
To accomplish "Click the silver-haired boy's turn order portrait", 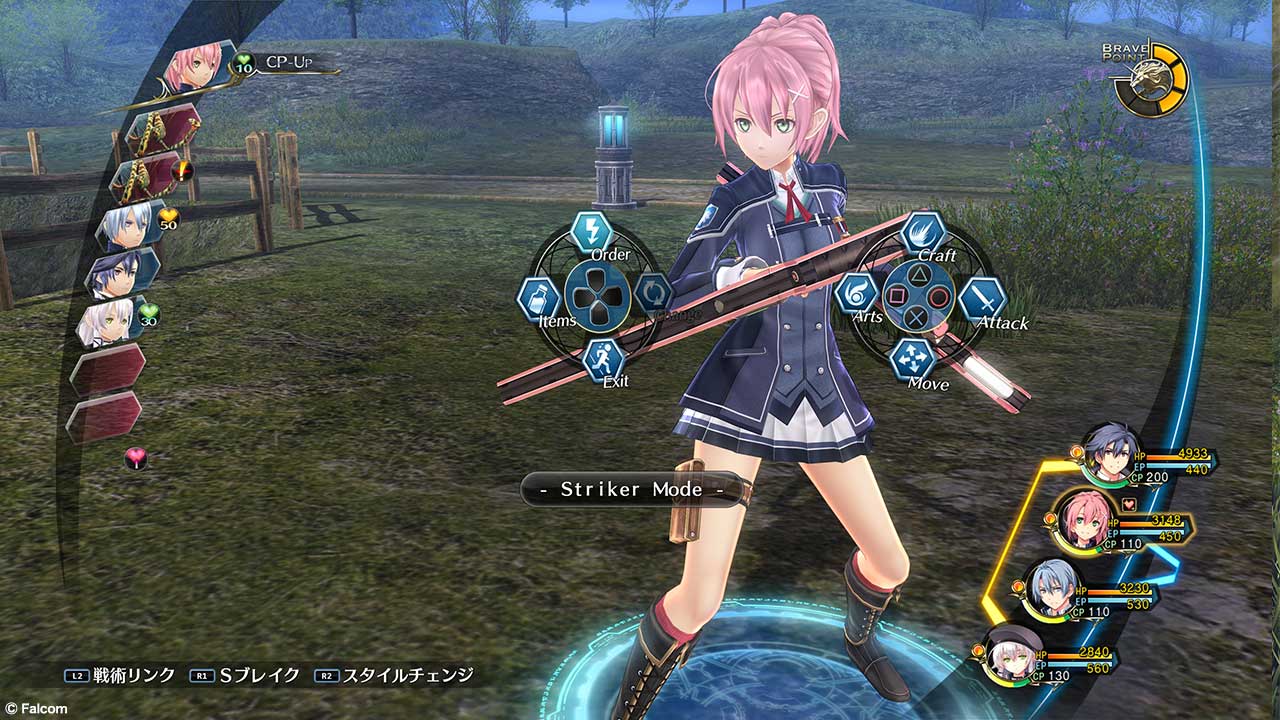I will coord(127,226).
